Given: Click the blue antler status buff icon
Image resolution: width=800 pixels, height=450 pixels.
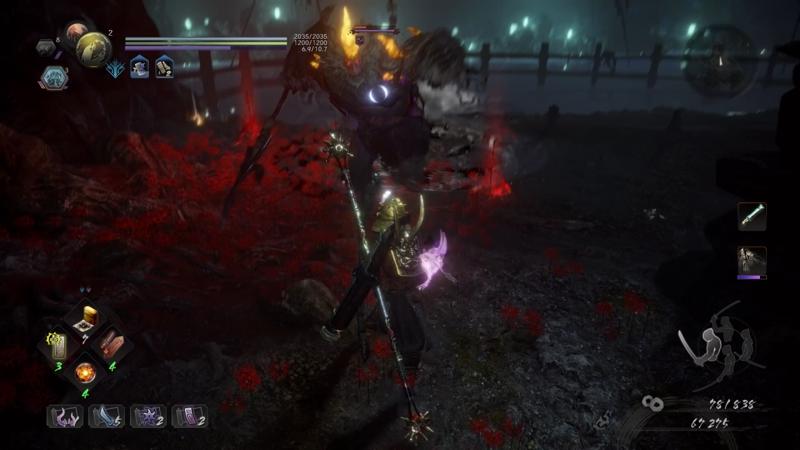Looking at the screenshot, I should tap(115, 67).
